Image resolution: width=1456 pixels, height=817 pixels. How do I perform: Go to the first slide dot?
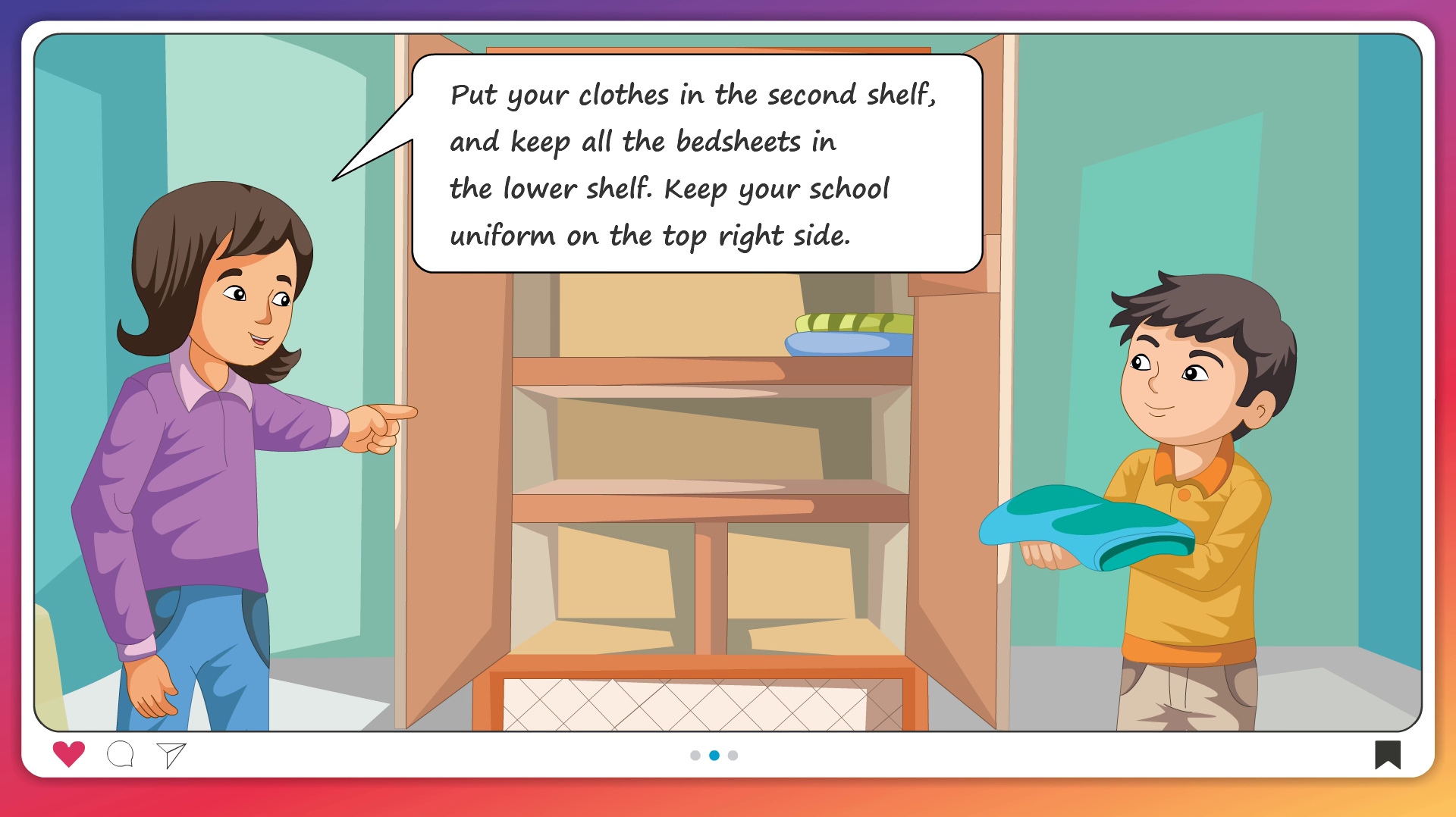point(695,756)
